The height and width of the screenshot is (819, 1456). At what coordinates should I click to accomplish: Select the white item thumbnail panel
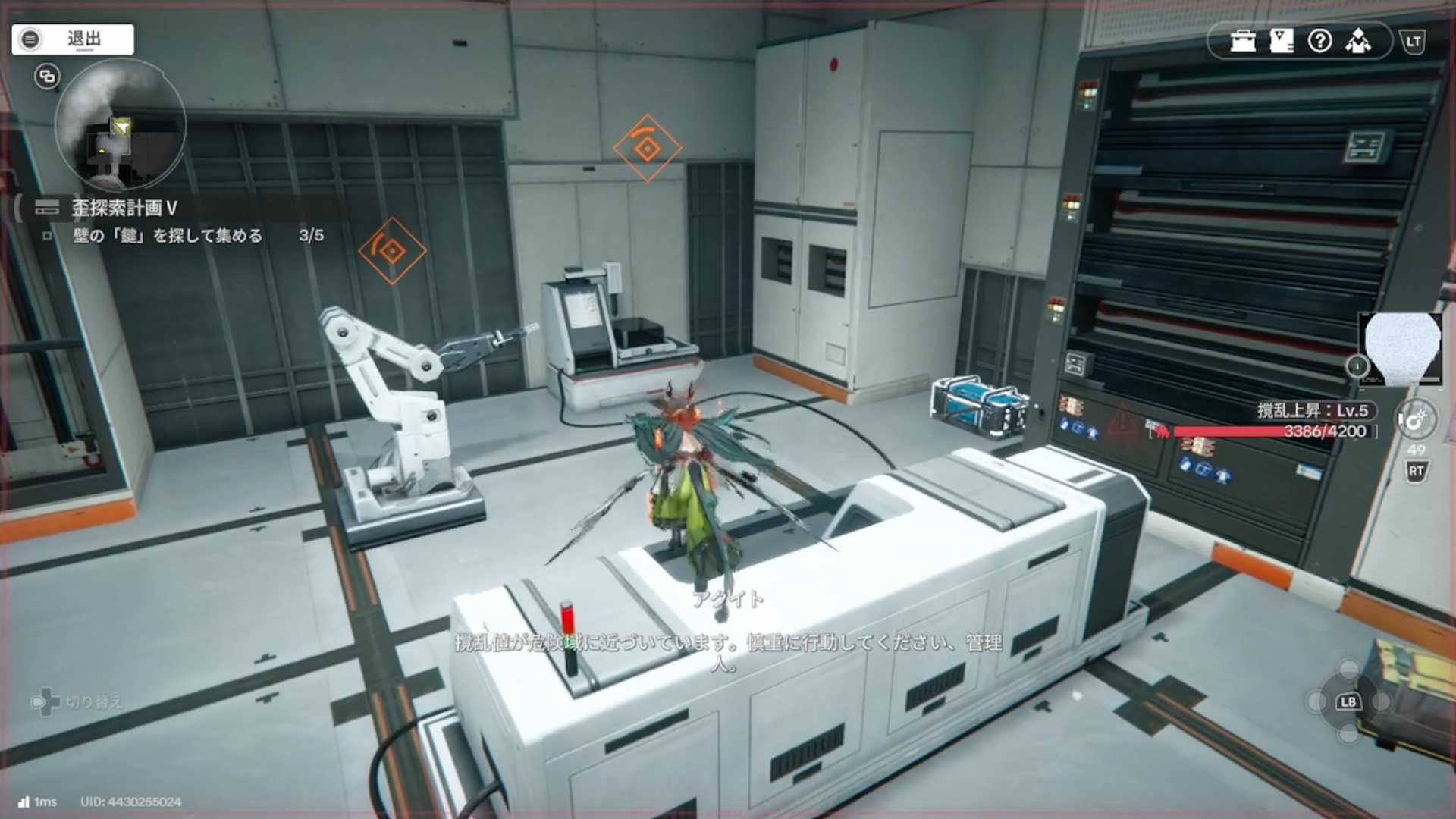(x=1401, y=349)
